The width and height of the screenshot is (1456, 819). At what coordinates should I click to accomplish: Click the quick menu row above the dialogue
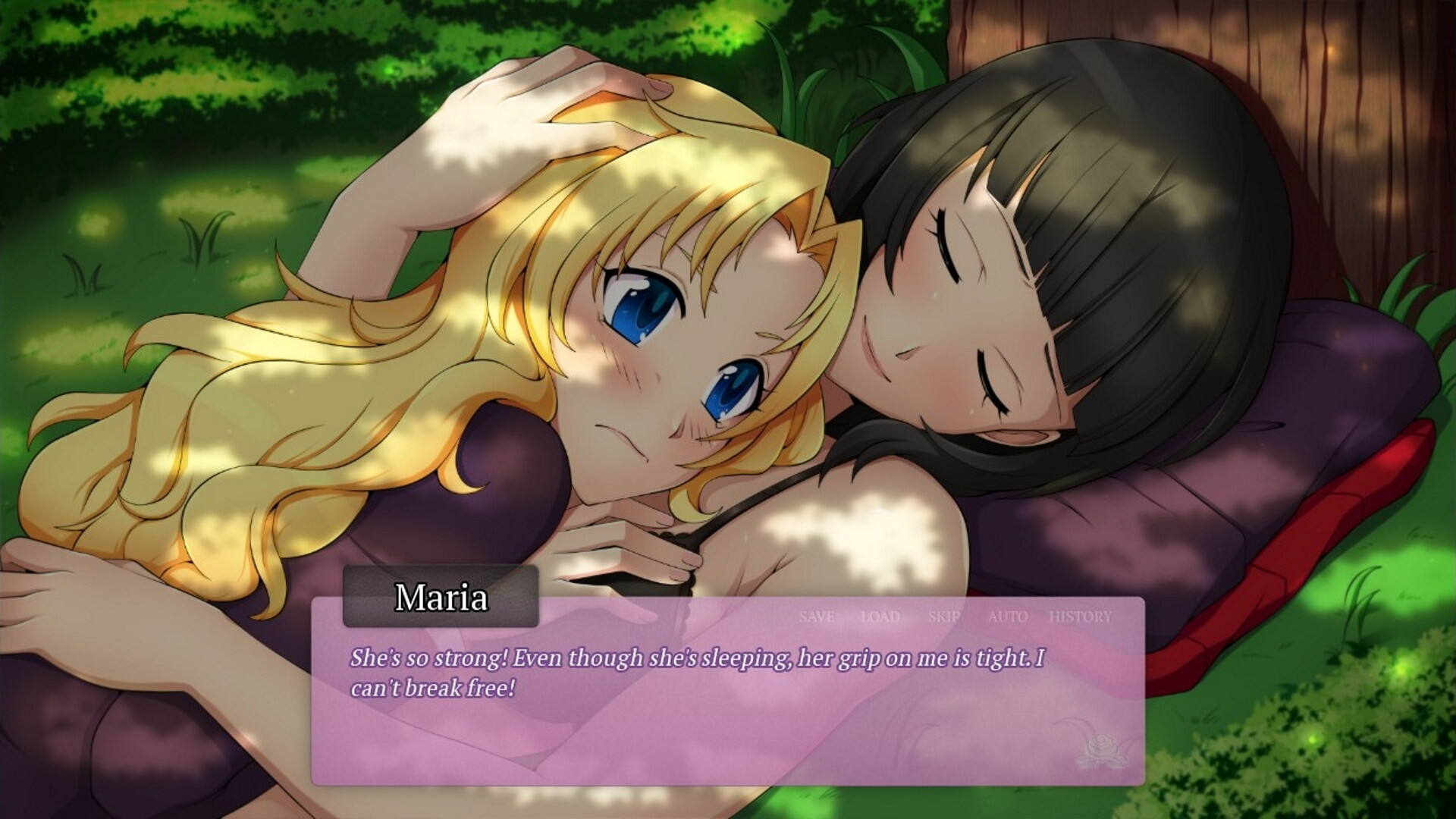948,617
